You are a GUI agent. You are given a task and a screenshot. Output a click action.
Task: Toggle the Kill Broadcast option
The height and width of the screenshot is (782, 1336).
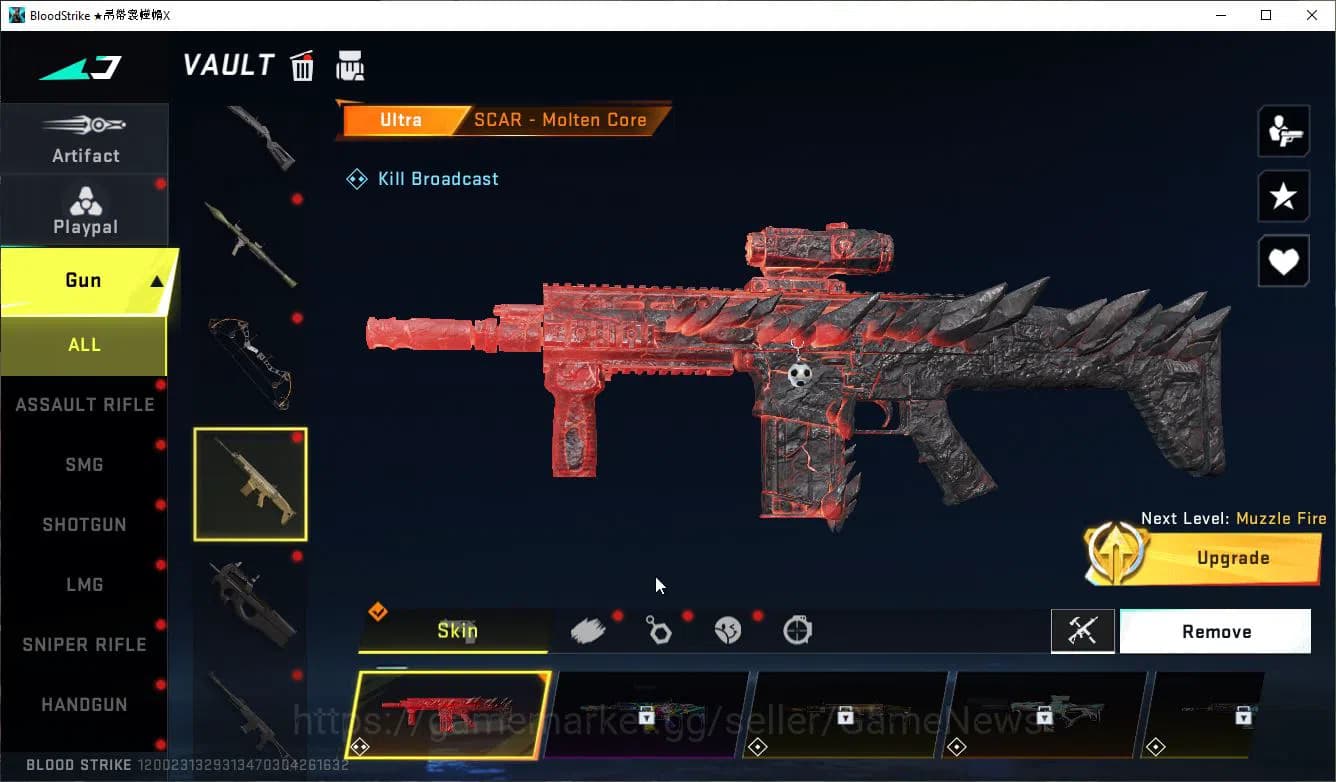pos(422,178)
